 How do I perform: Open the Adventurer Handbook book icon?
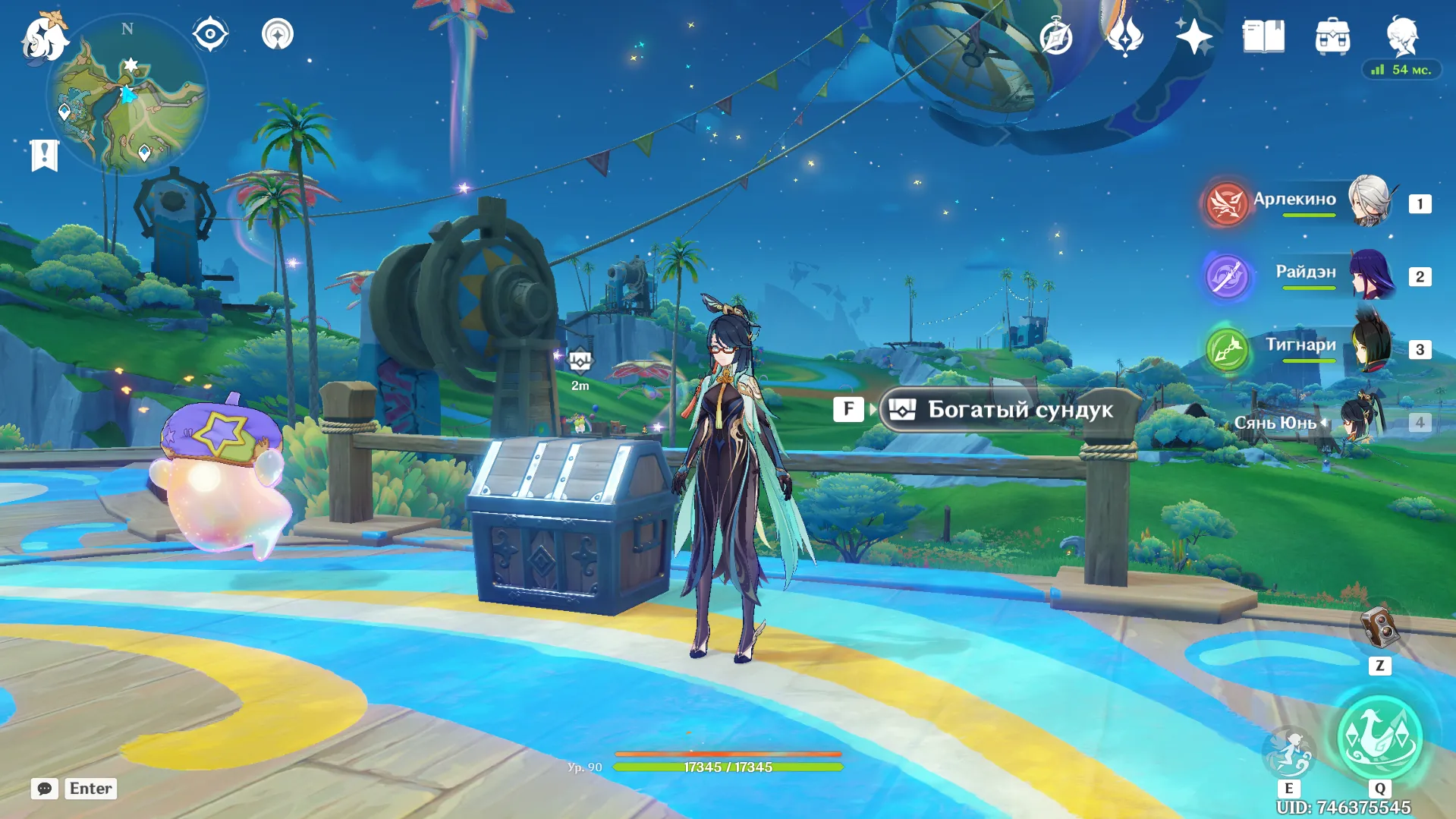pos(1263,36)
